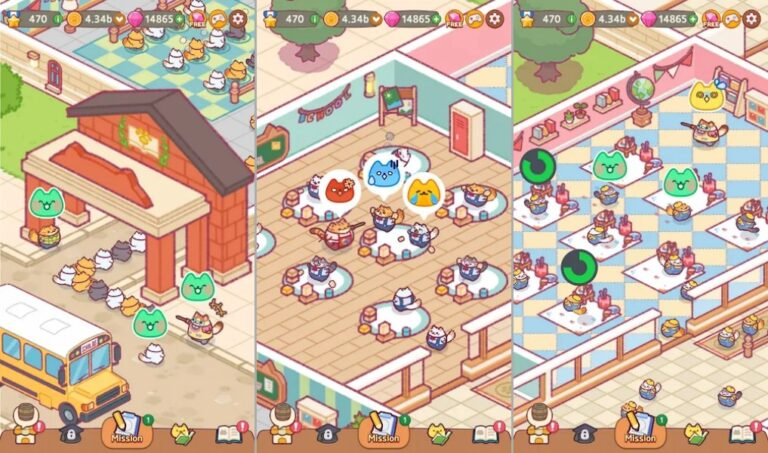Tap the gamepad icon in the wooden-floor classroom screenshot
The image size is (768, 453).
(474, 18)
